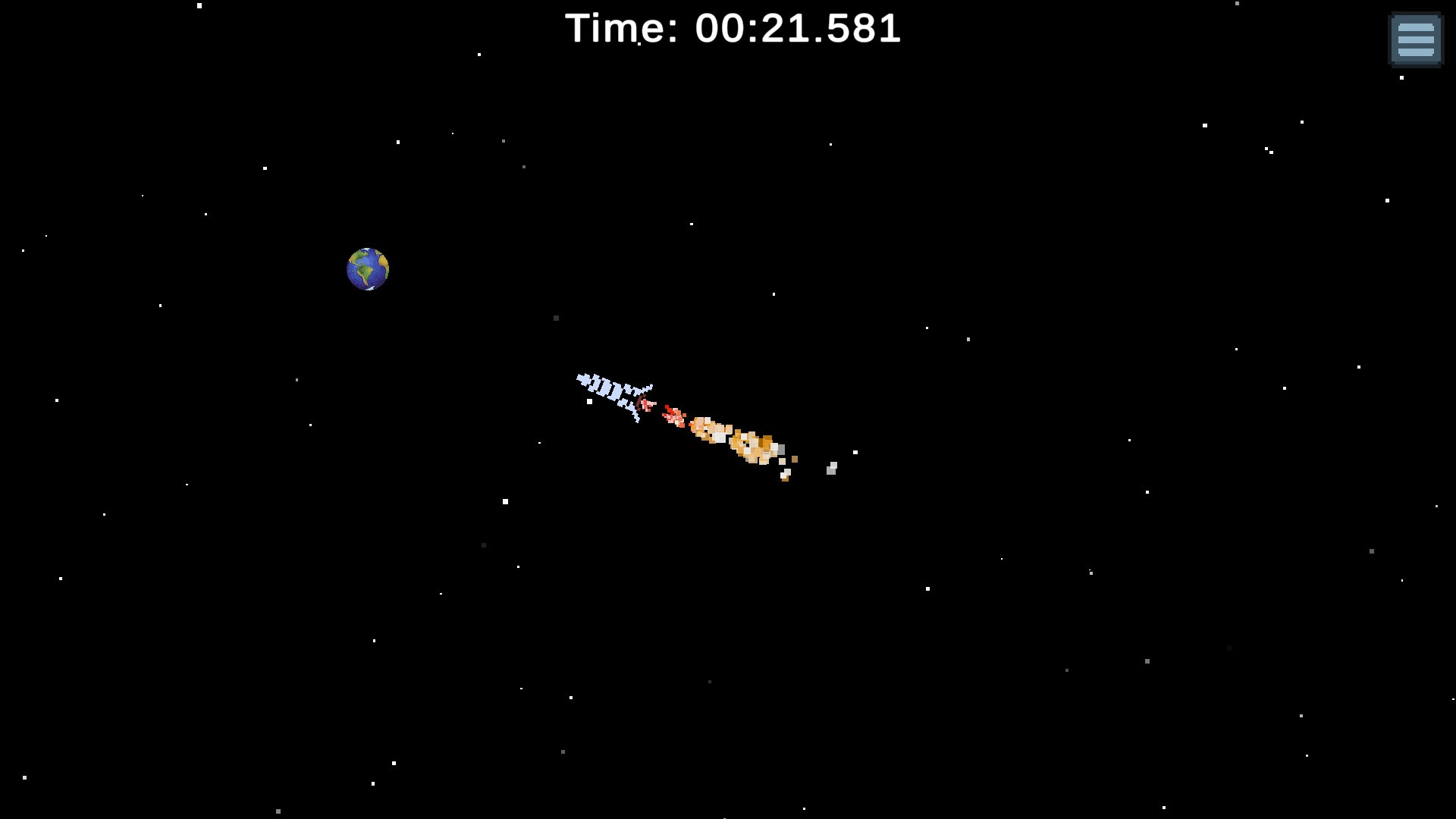
Task: Click the Time readout at the top
Action: coord(733,29)
